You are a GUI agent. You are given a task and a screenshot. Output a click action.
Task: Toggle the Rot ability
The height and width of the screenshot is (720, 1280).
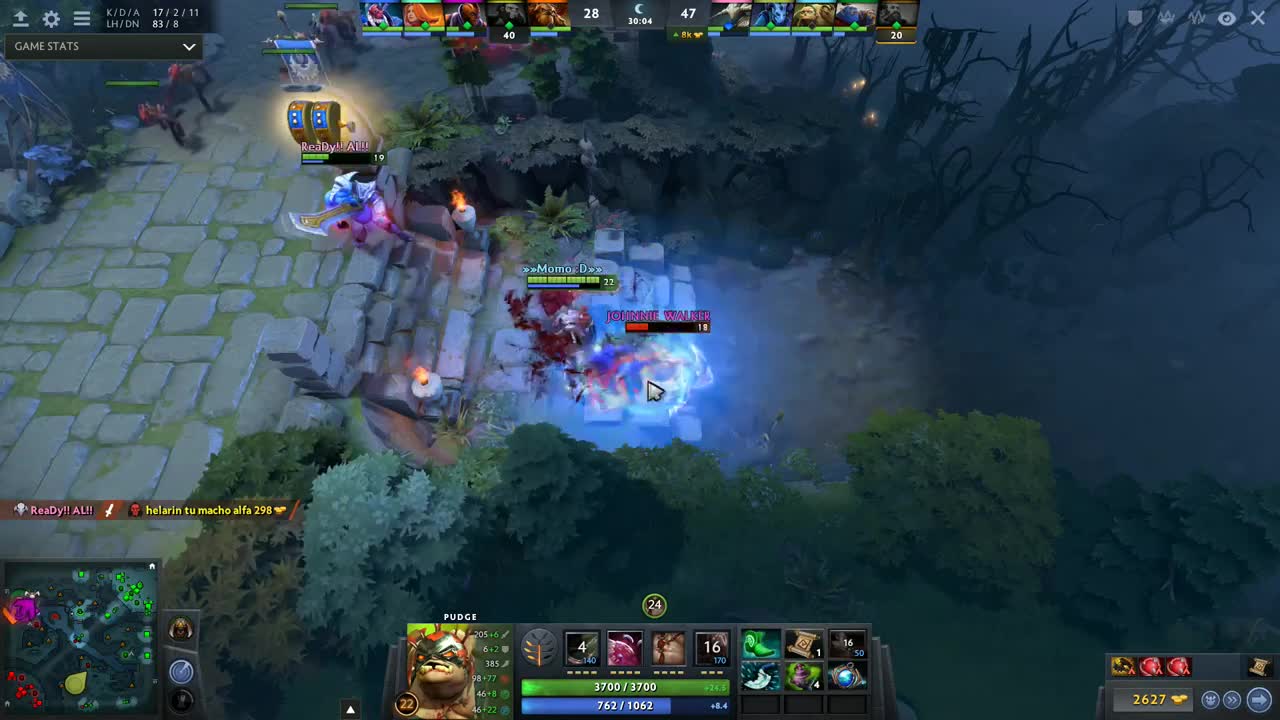pos(625,648)
